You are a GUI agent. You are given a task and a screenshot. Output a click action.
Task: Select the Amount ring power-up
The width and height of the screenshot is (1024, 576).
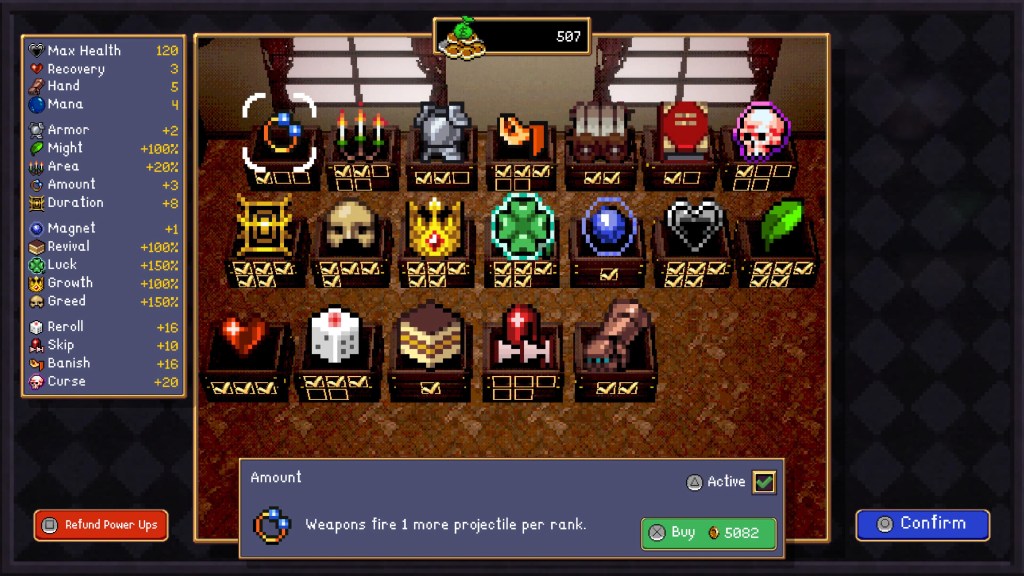point(279,133)
